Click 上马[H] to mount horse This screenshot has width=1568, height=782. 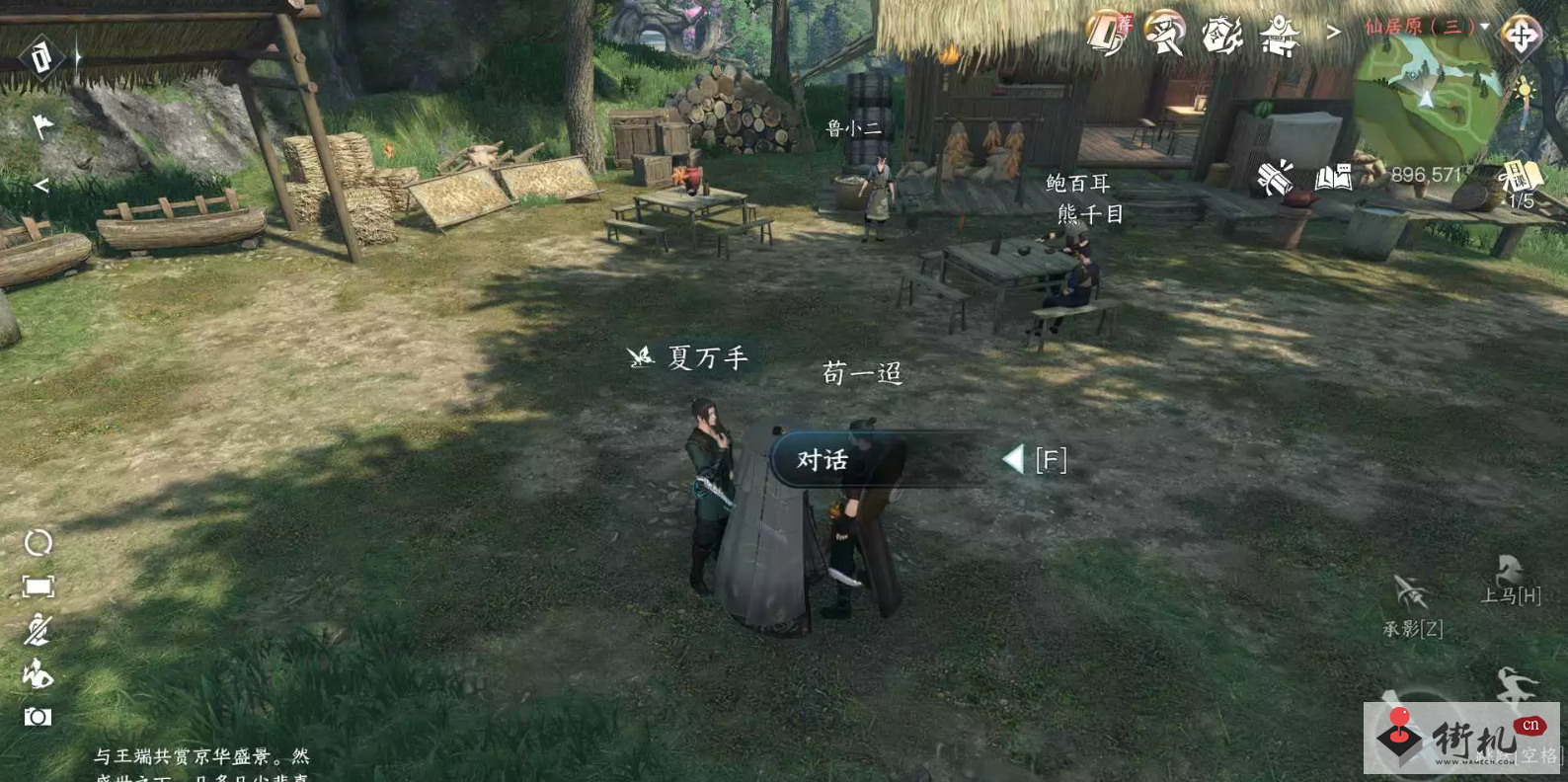point(1513,595)
